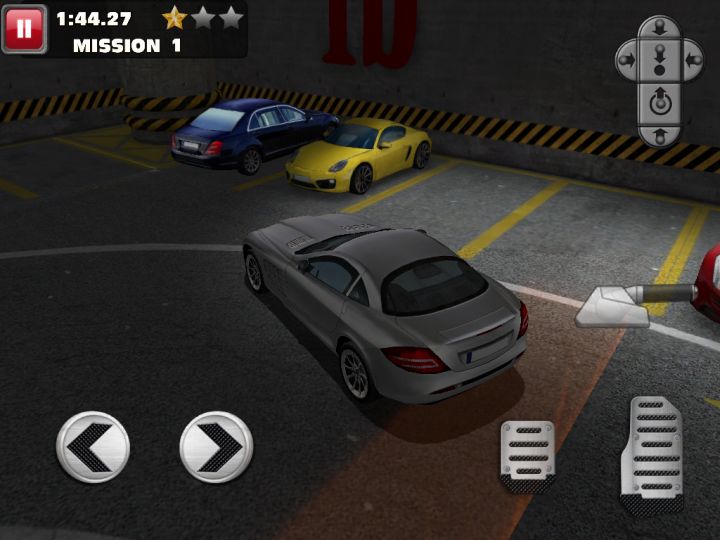This screenshot has height=540, width=720.
Task: Choose the left-side camera view arrow
Action: [x=626, y=60]
